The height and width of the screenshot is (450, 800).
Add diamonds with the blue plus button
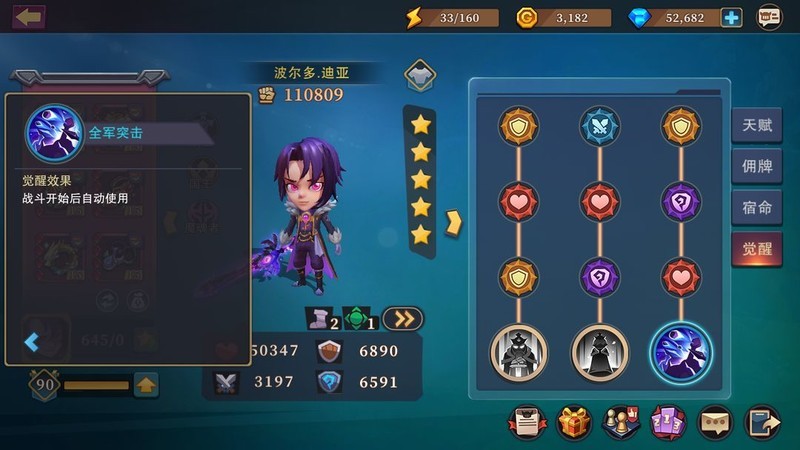pos(732,17)
